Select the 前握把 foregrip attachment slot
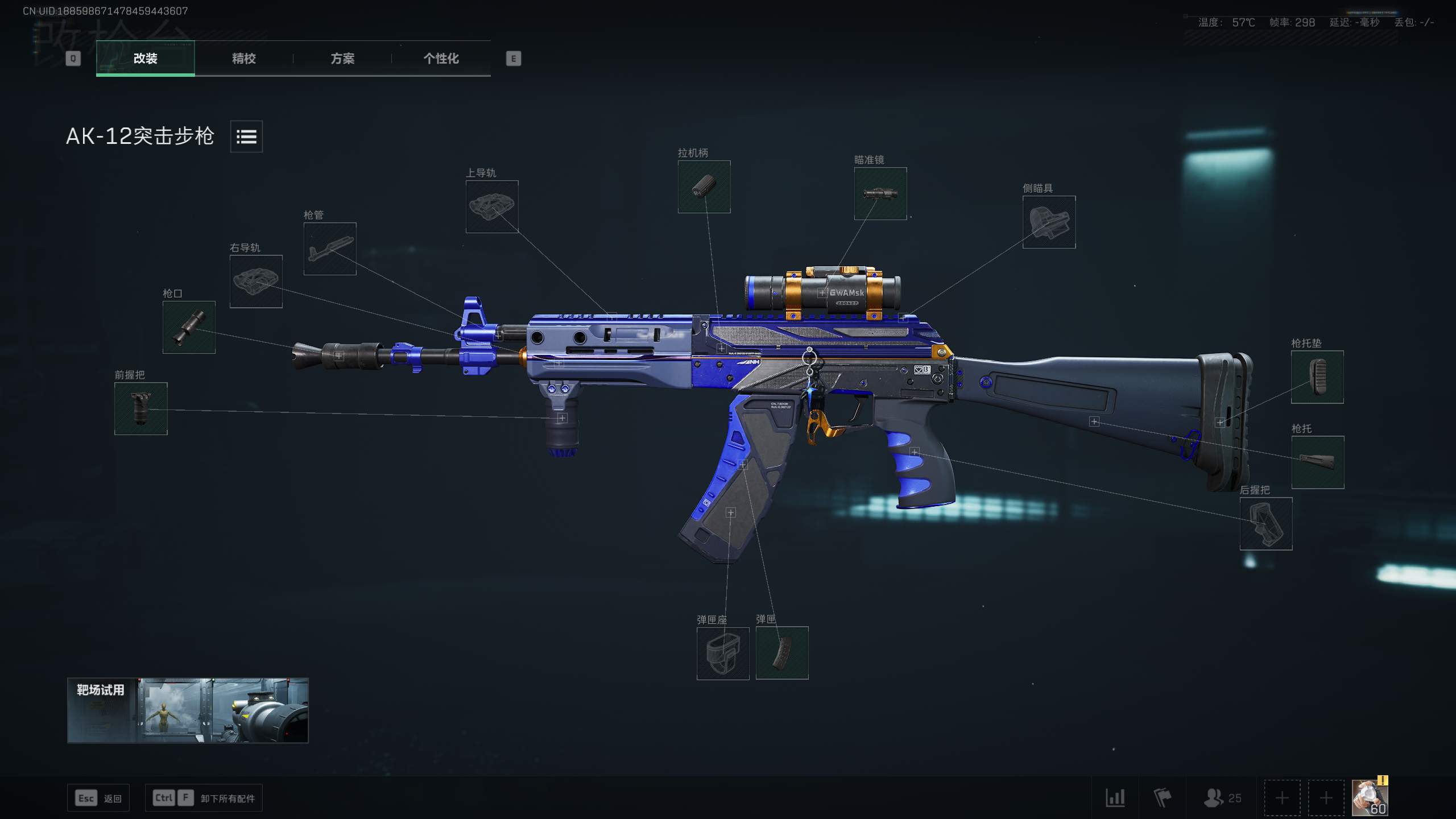The height and width of the screenshot is (819, 1456). [141, 408]
